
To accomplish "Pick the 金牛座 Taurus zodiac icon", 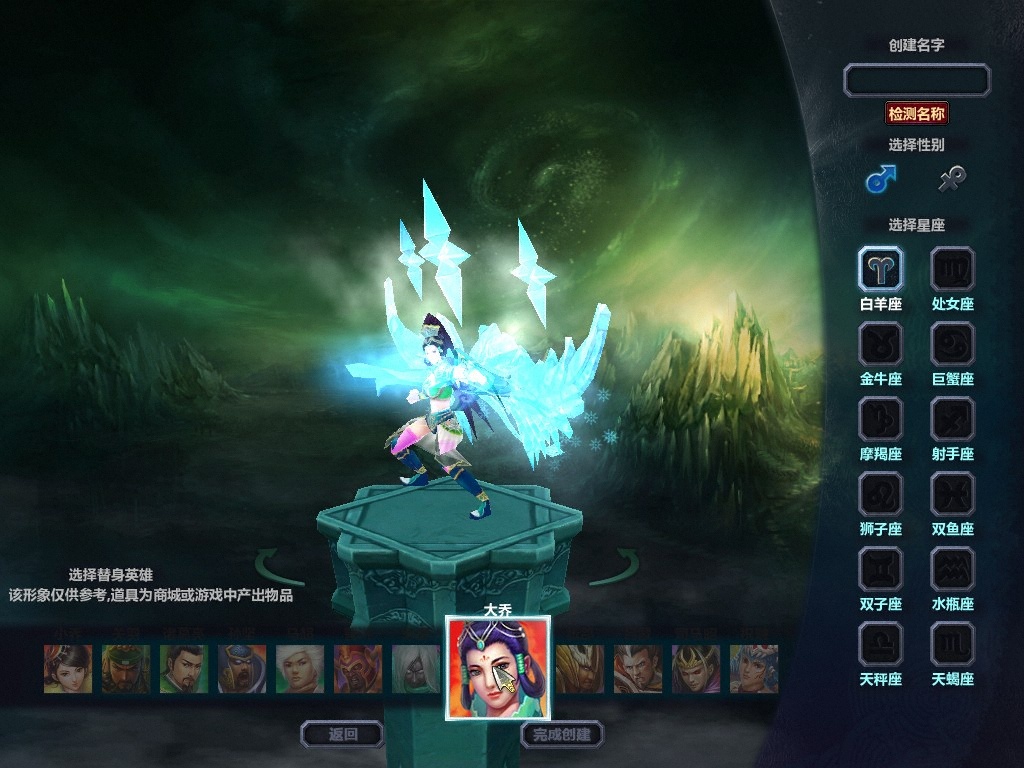I will tap(880, 344).
